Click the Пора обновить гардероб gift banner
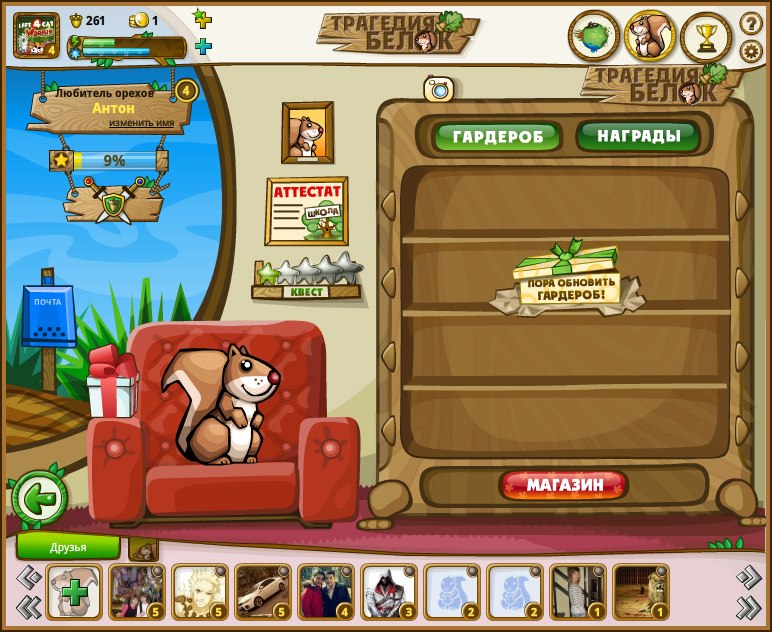This screenshot has width=772, height=632. pos(567,282)
